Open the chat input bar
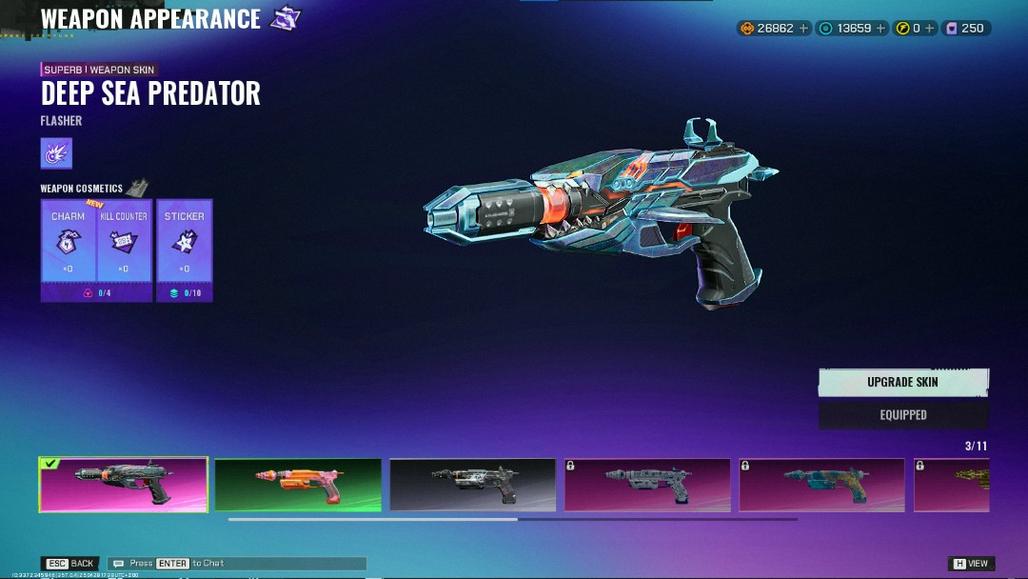Viewport: 1028px width, 579px height. click(237, 563)
